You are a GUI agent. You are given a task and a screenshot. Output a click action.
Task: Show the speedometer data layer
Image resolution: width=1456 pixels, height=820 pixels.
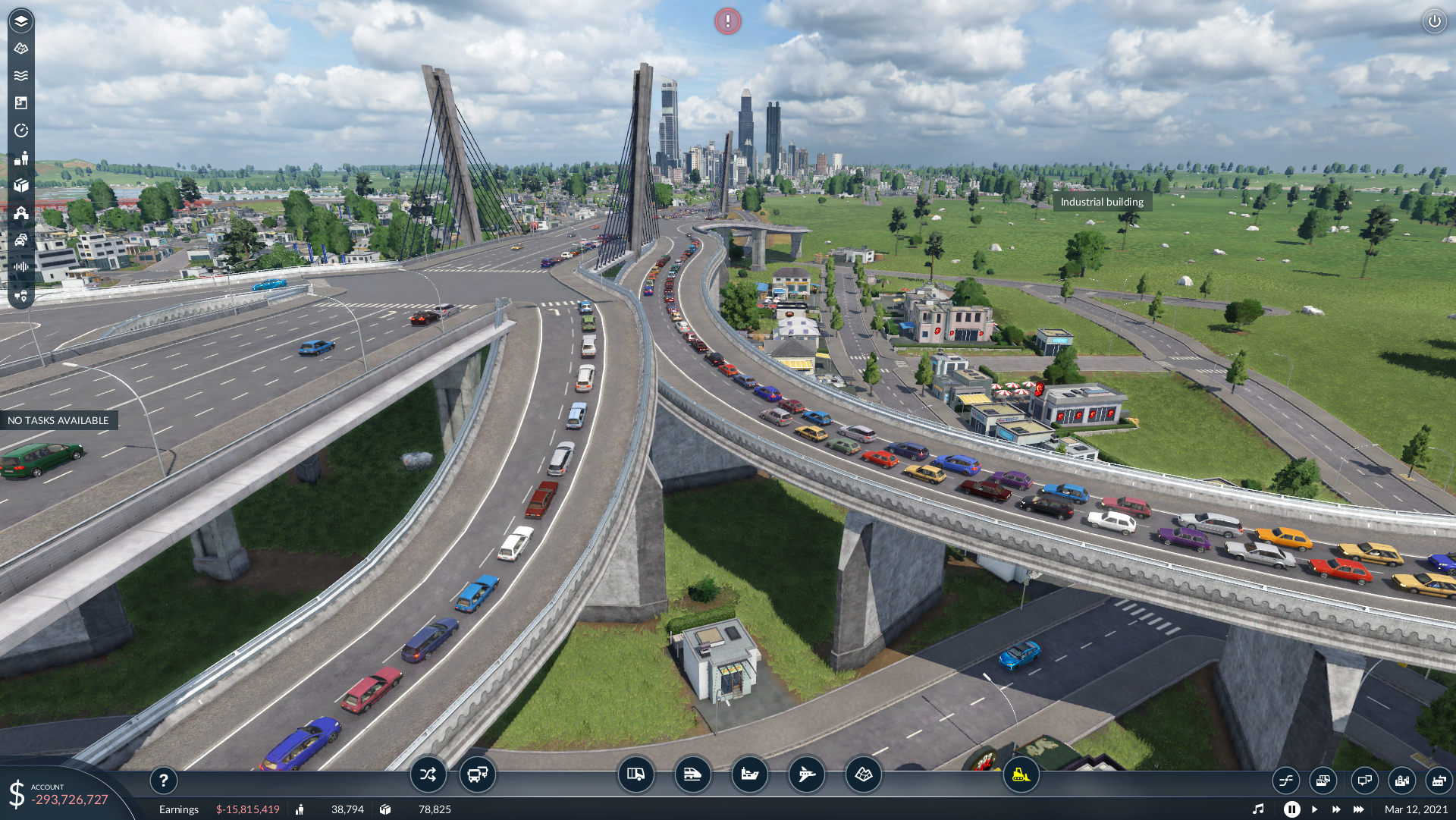click(21, 130)
